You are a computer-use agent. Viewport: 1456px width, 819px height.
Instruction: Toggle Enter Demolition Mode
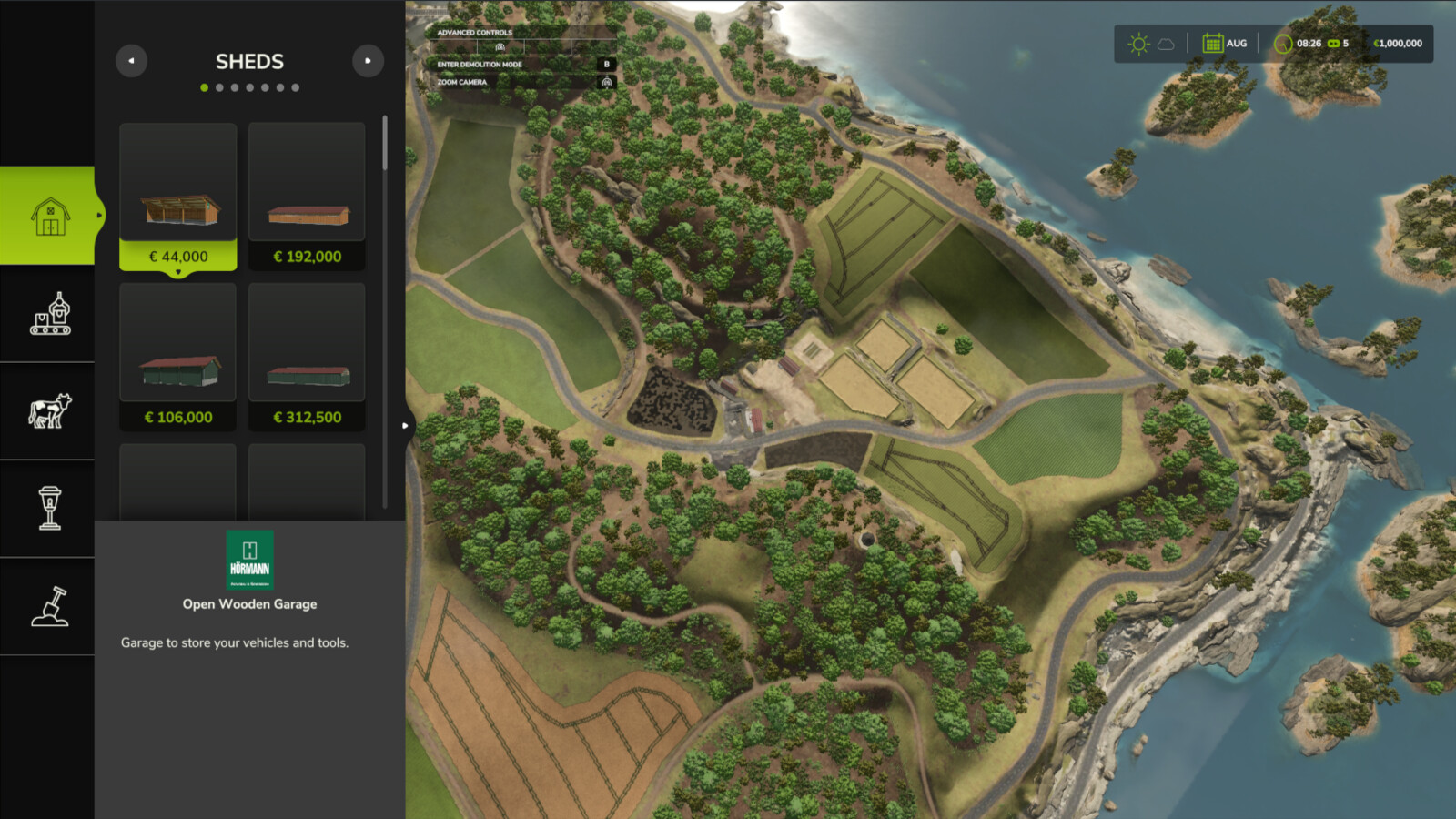[x=606, y=64]
